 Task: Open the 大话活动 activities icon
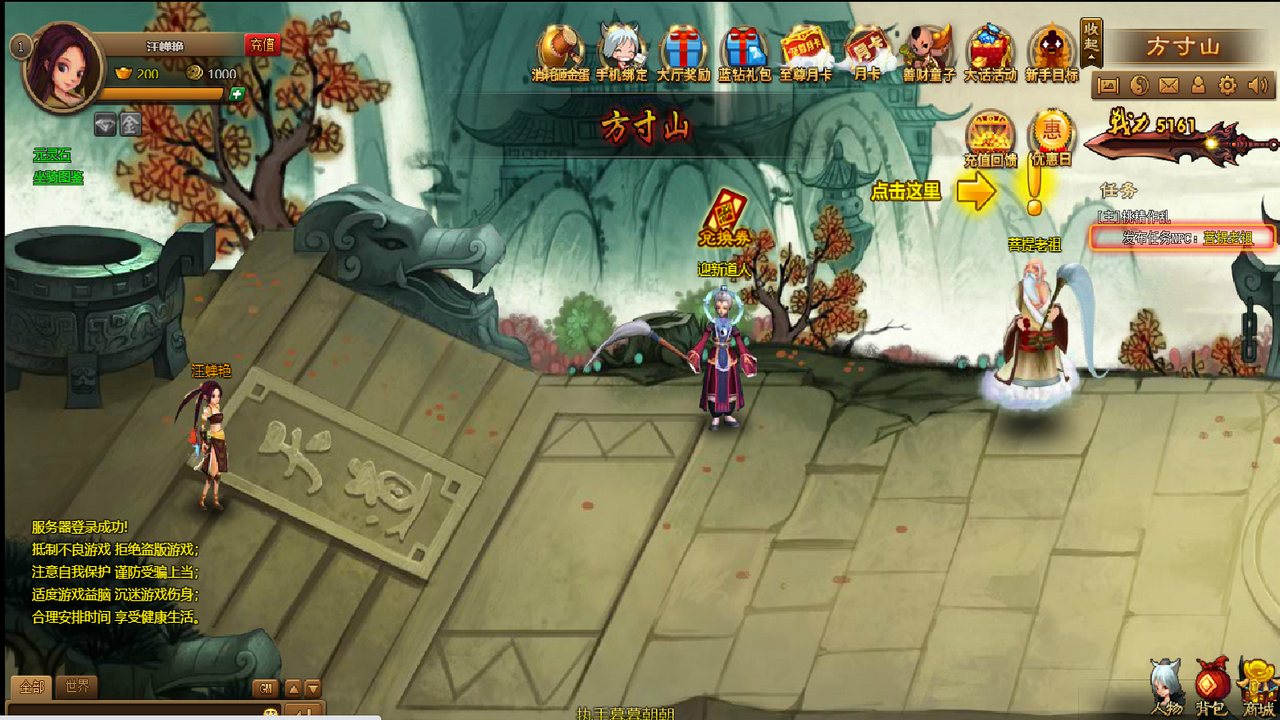(990, 54)
